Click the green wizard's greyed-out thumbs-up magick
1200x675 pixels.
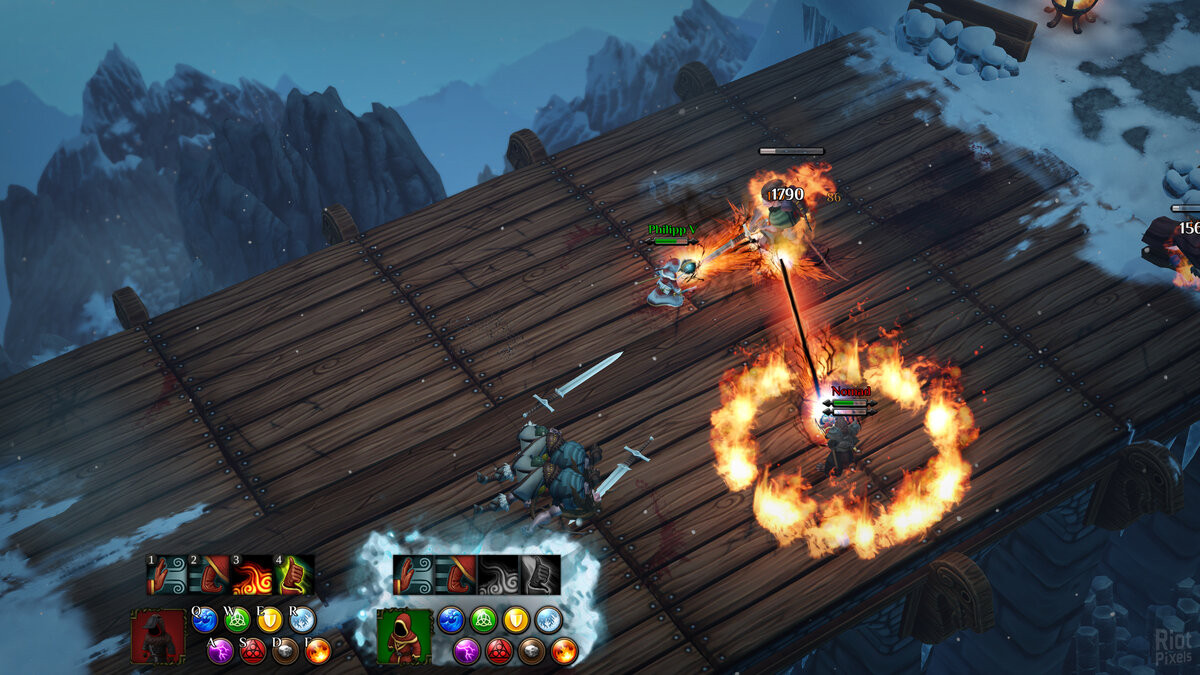(540, 575)
